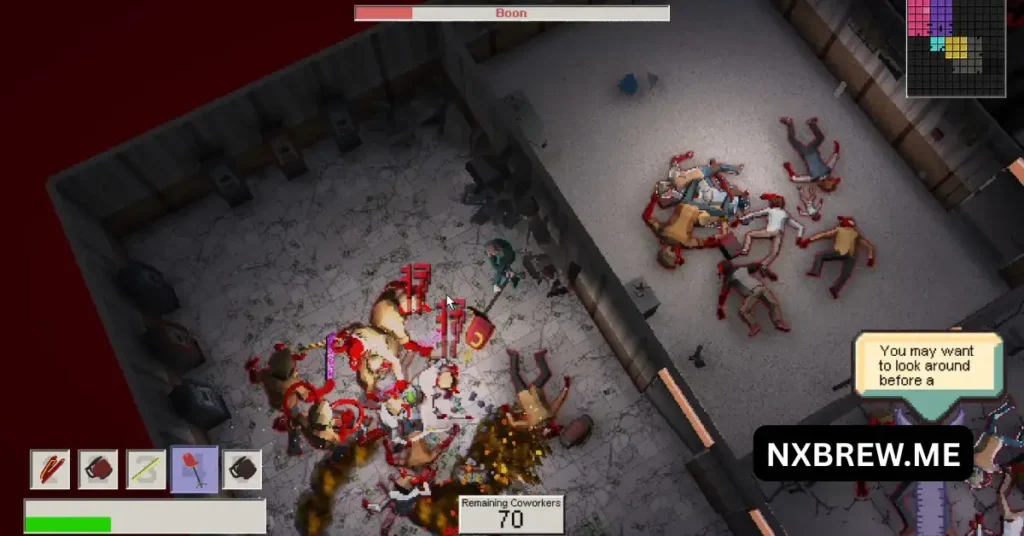
Task: Select the red stapler weapon slot
Action: click(50, 469)
